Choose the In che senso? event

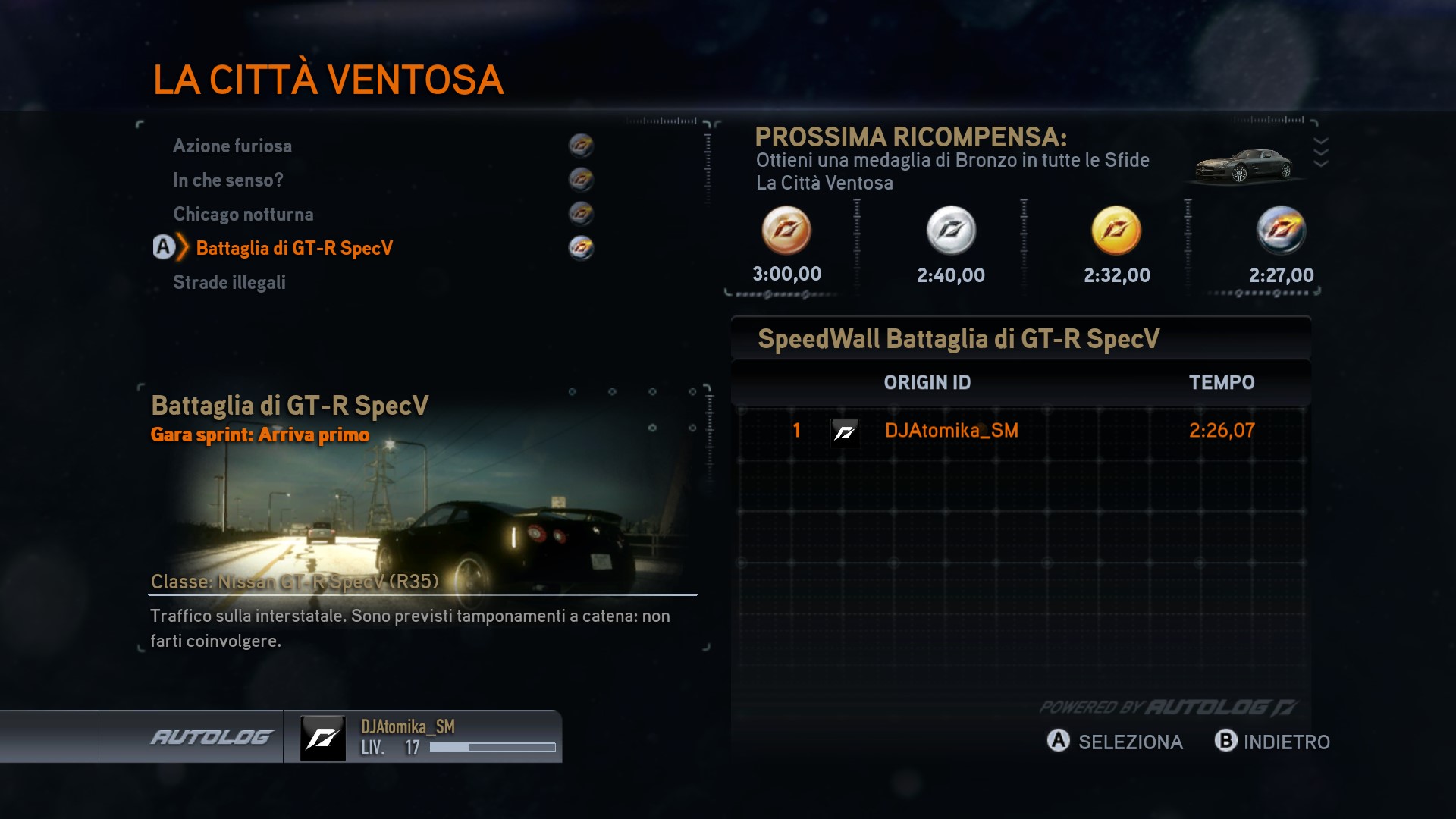(227, 180)
